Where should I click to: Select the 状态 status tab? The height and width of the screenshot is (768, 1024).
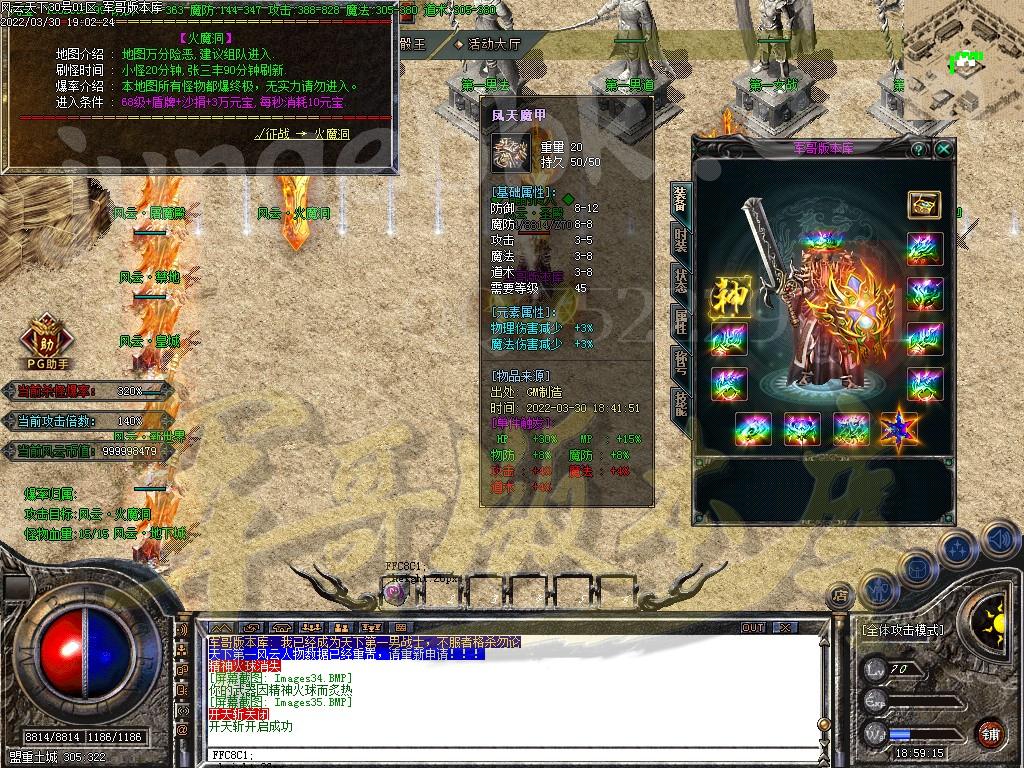click(680, 281)
